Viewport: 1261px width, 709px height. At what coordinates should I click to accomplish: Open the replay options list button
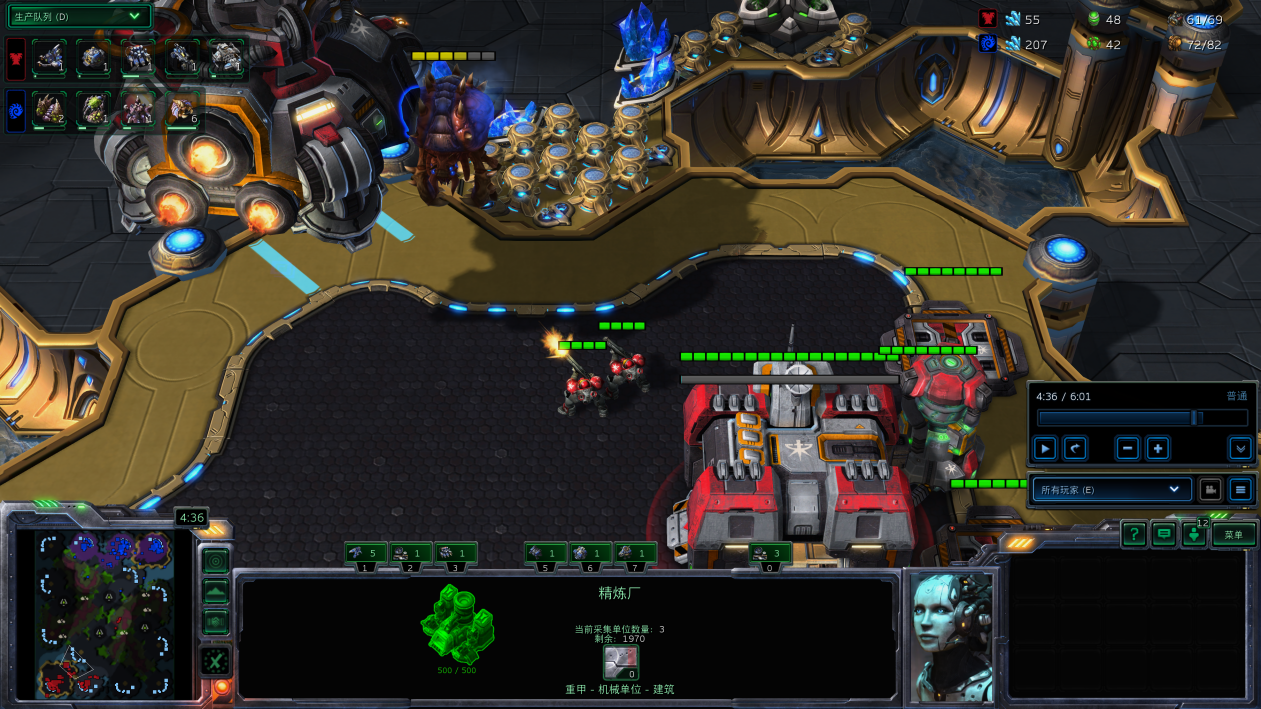pos(1241,490)
